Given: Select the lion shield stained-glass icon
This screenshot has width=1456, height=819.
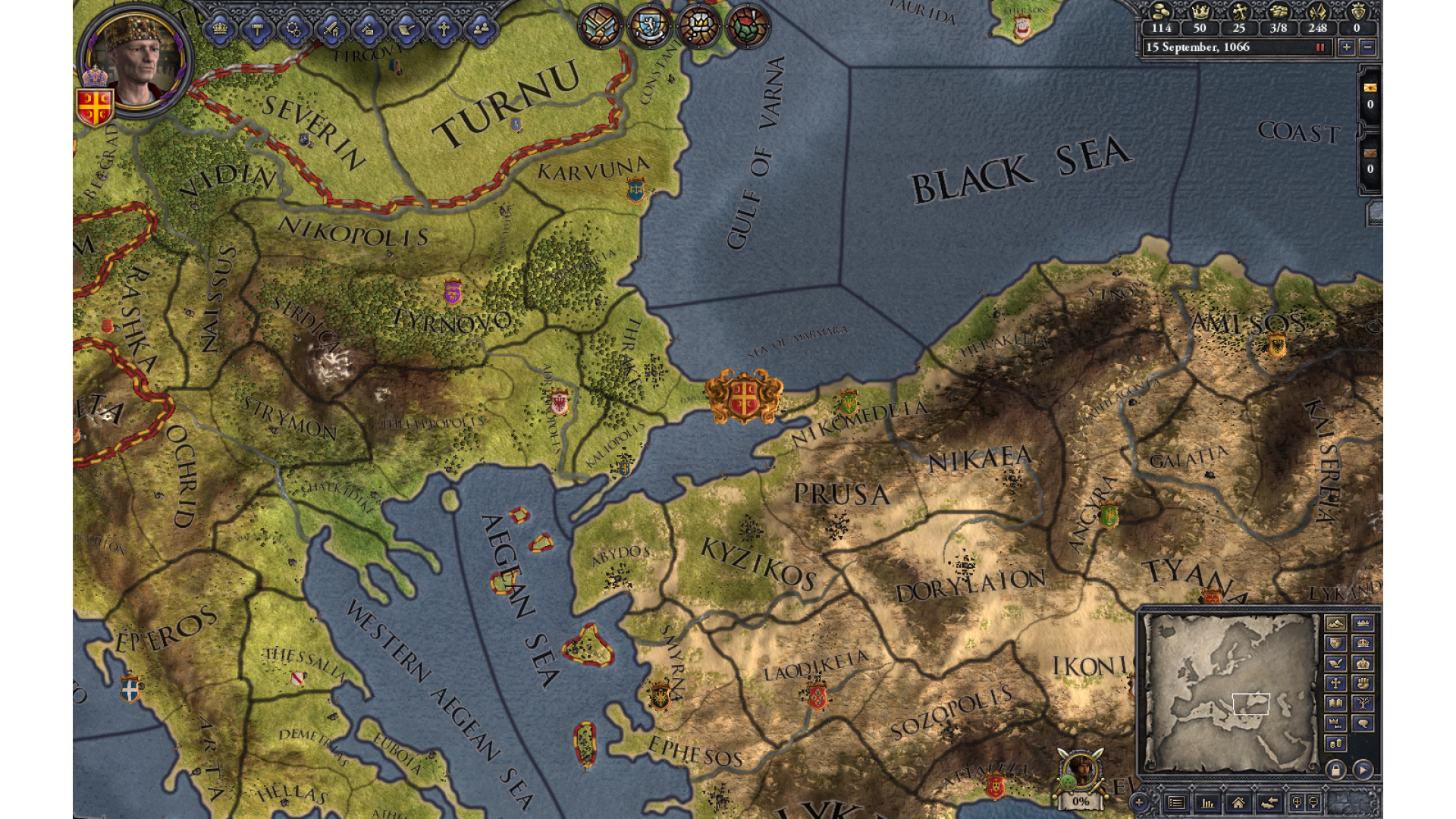Looking at the screenshot, I should pos(650,27).
